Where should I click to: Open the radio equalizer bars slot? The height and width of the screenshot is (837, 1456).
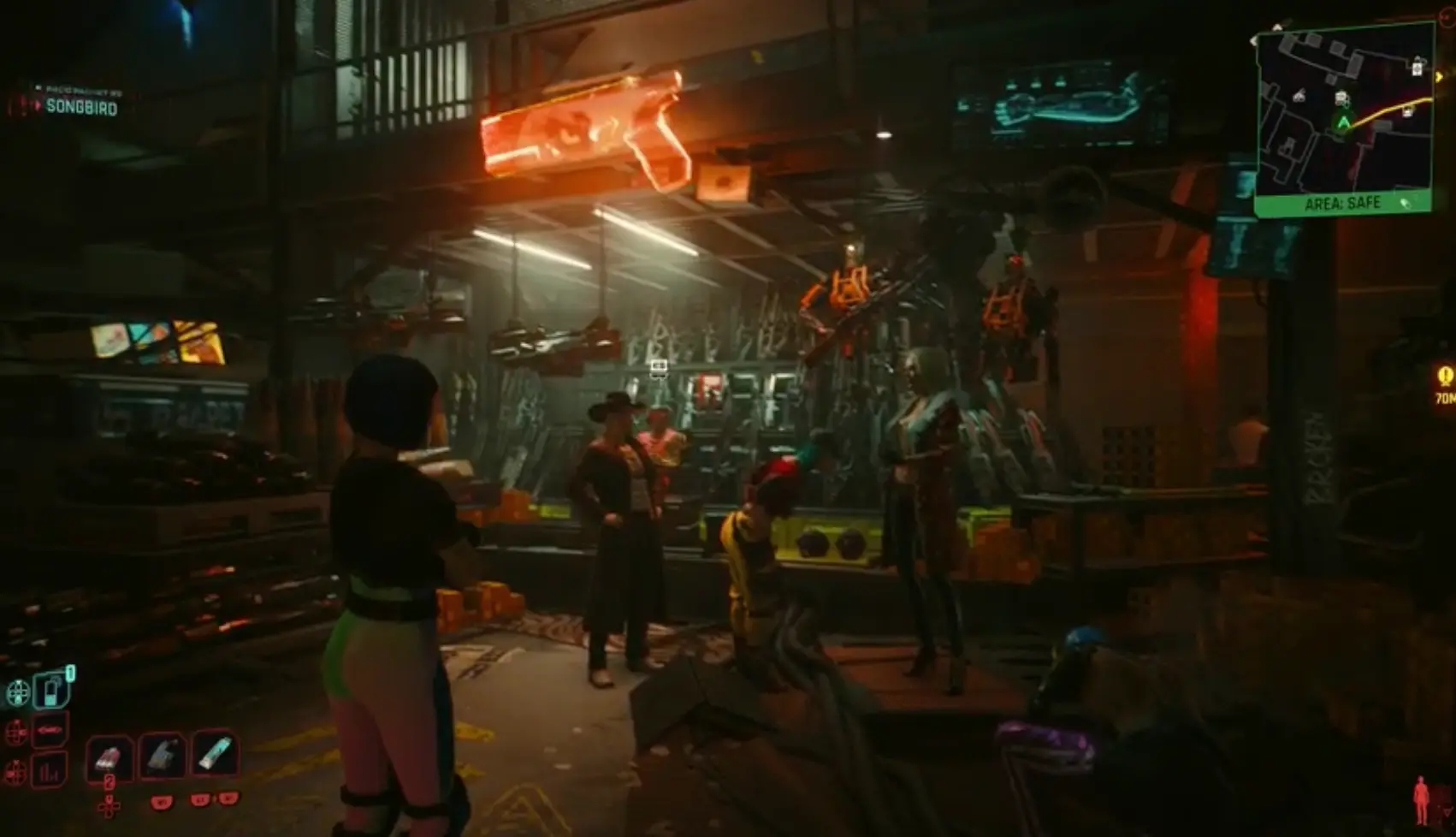tap(50, 771)
